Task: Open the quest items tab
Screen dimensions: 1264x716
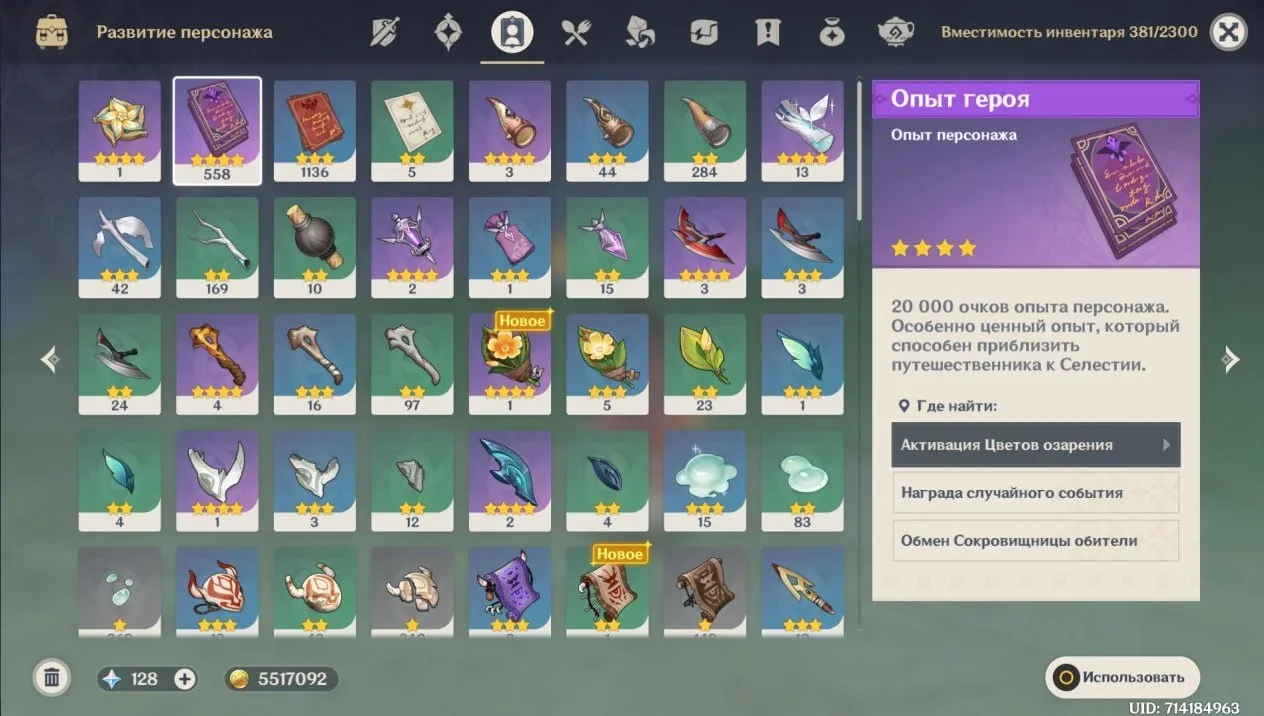Action: coord(768,32)
